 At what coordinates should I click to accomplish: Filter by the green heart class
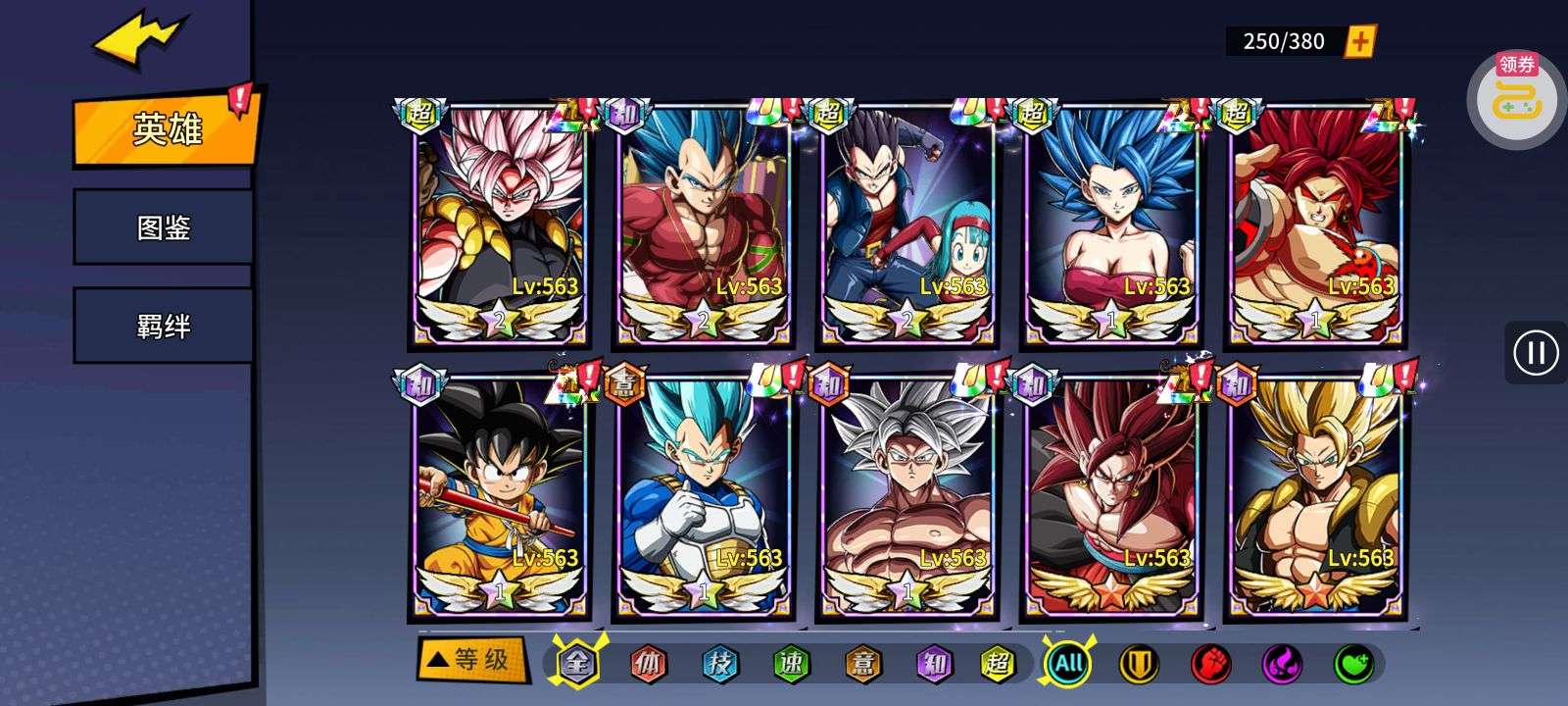click(x=1353, y=664)
